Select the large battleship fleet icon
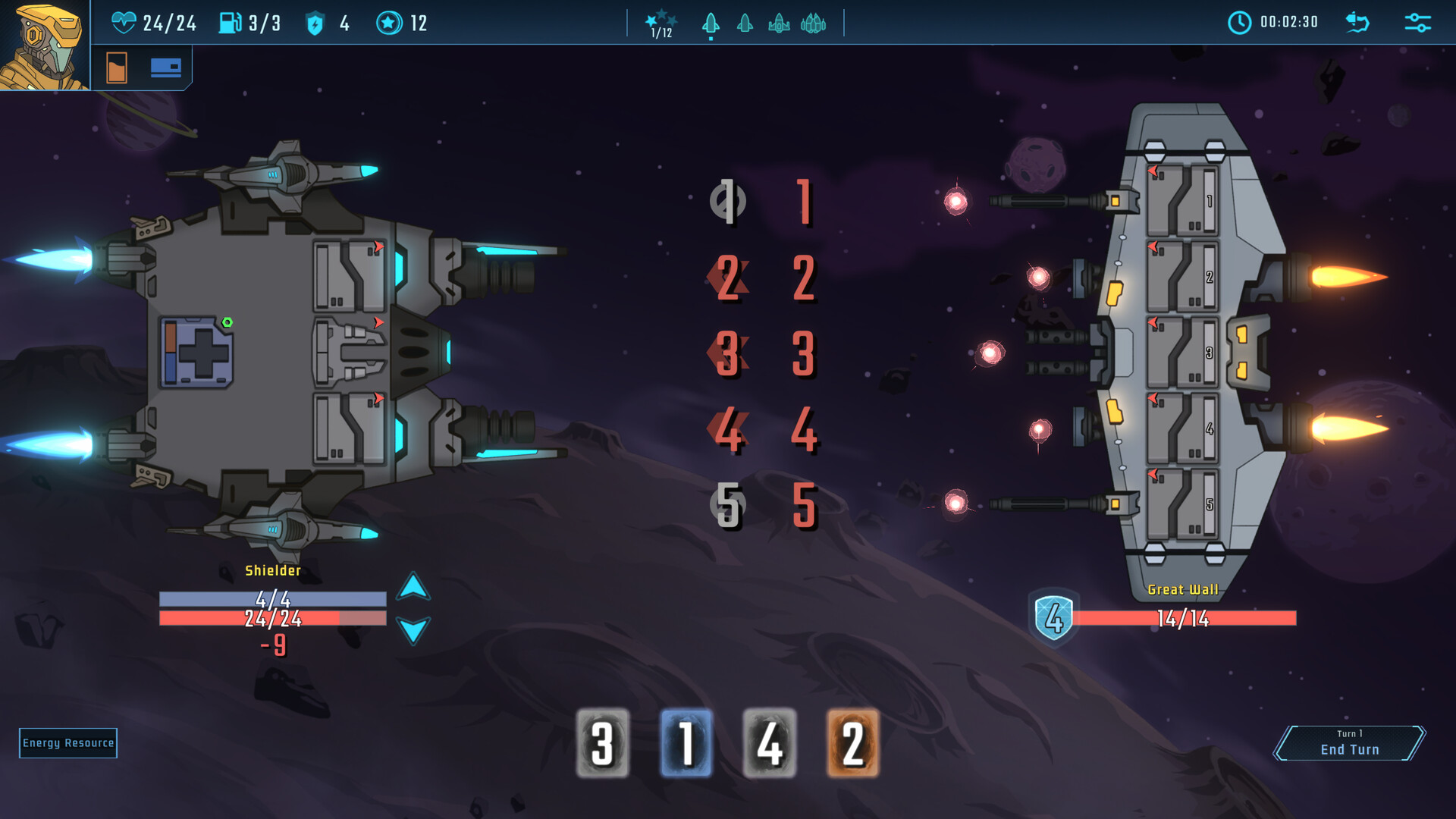This screenshot has height=819, width=1456. [814, 24]
